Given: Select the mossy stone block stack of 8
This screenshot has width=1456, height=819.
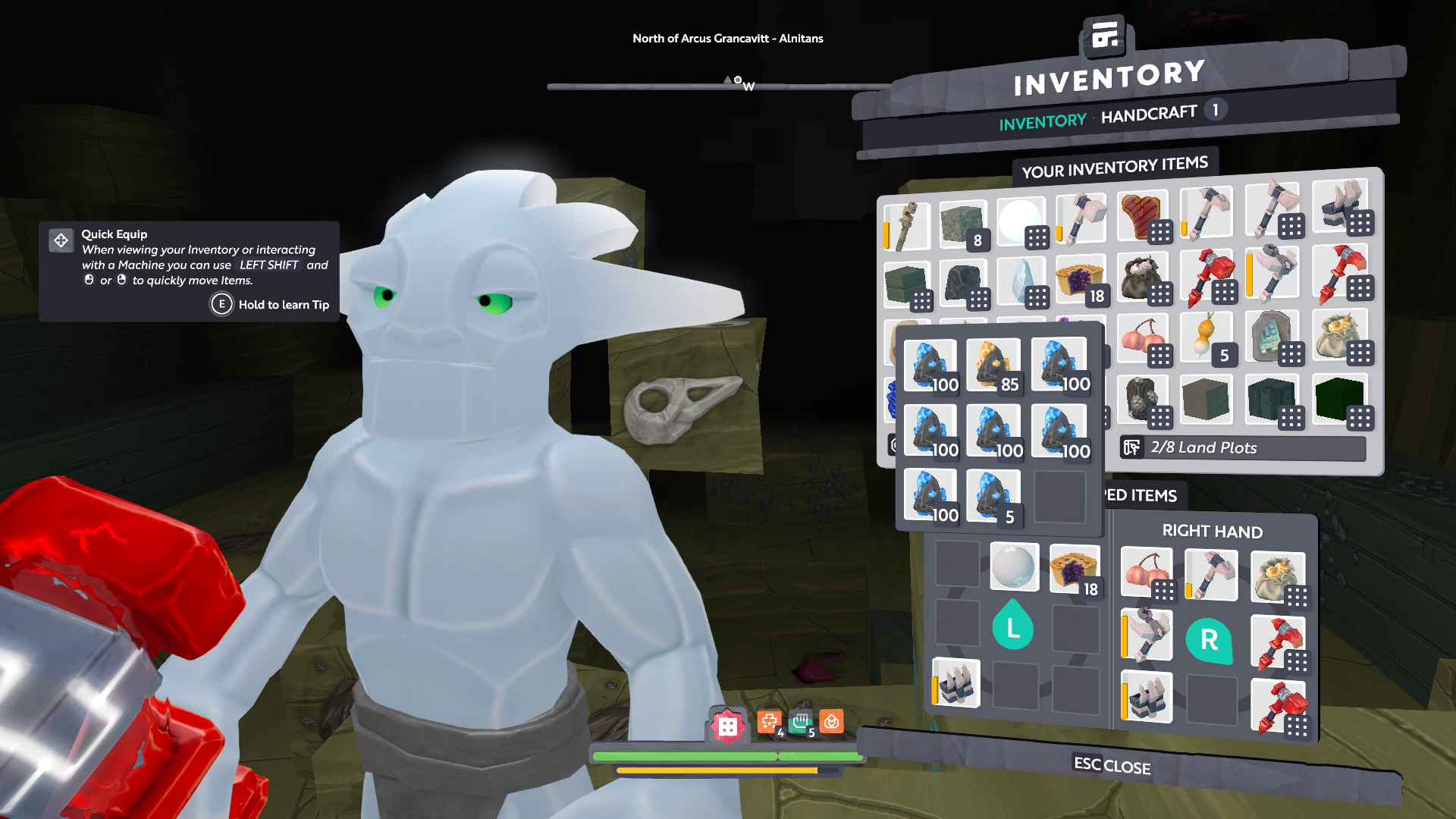Looking at the screenshot, I should pyautogui.click(x=963, y=224).
